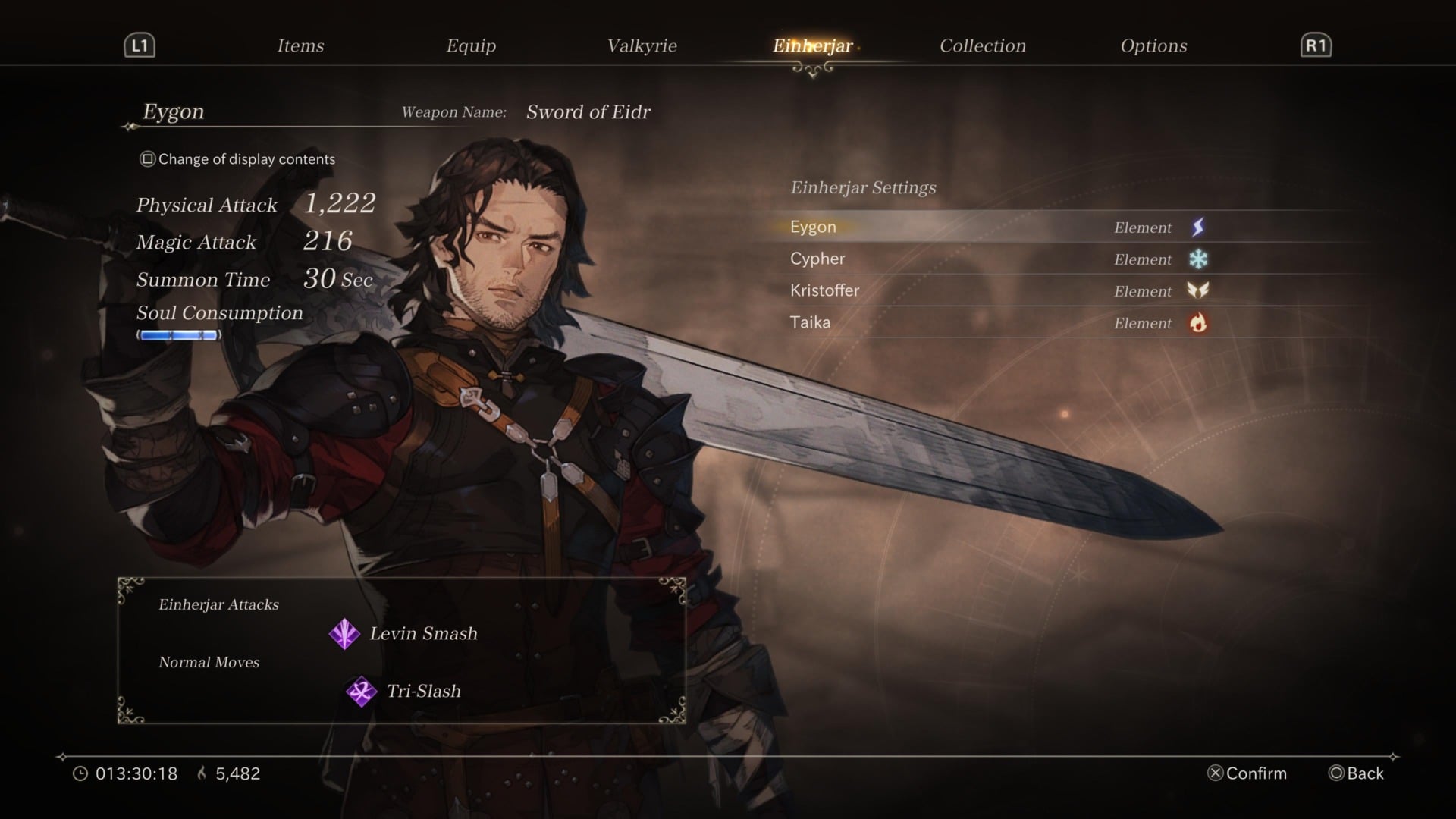Activate the Eygon entry under Einherjar Settings
Image resolution: width=1456 pixels, height=819 pixels.
812,226
